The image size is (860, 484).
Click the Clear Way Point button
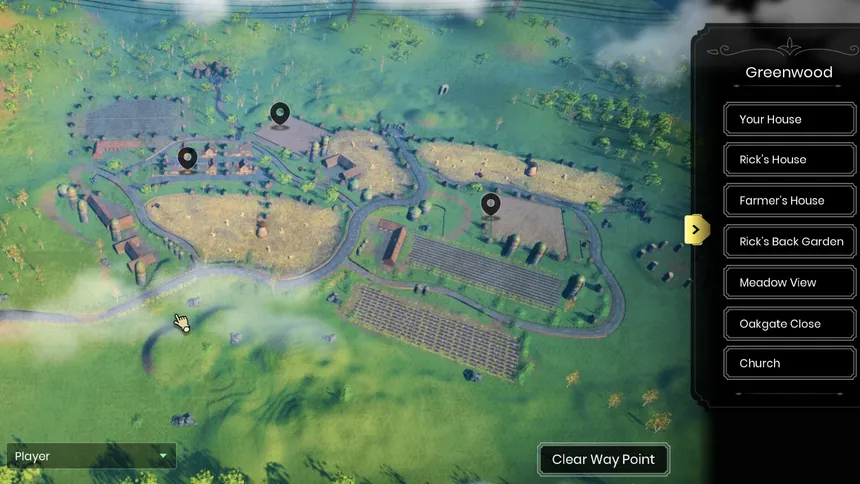click(603, 460)
